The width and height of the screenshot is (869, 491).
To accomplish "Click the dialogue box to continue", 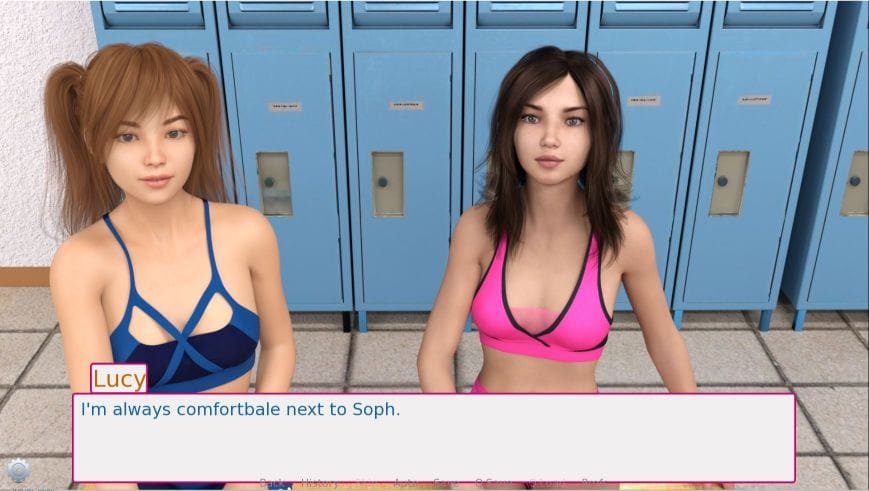I will 433,437.
